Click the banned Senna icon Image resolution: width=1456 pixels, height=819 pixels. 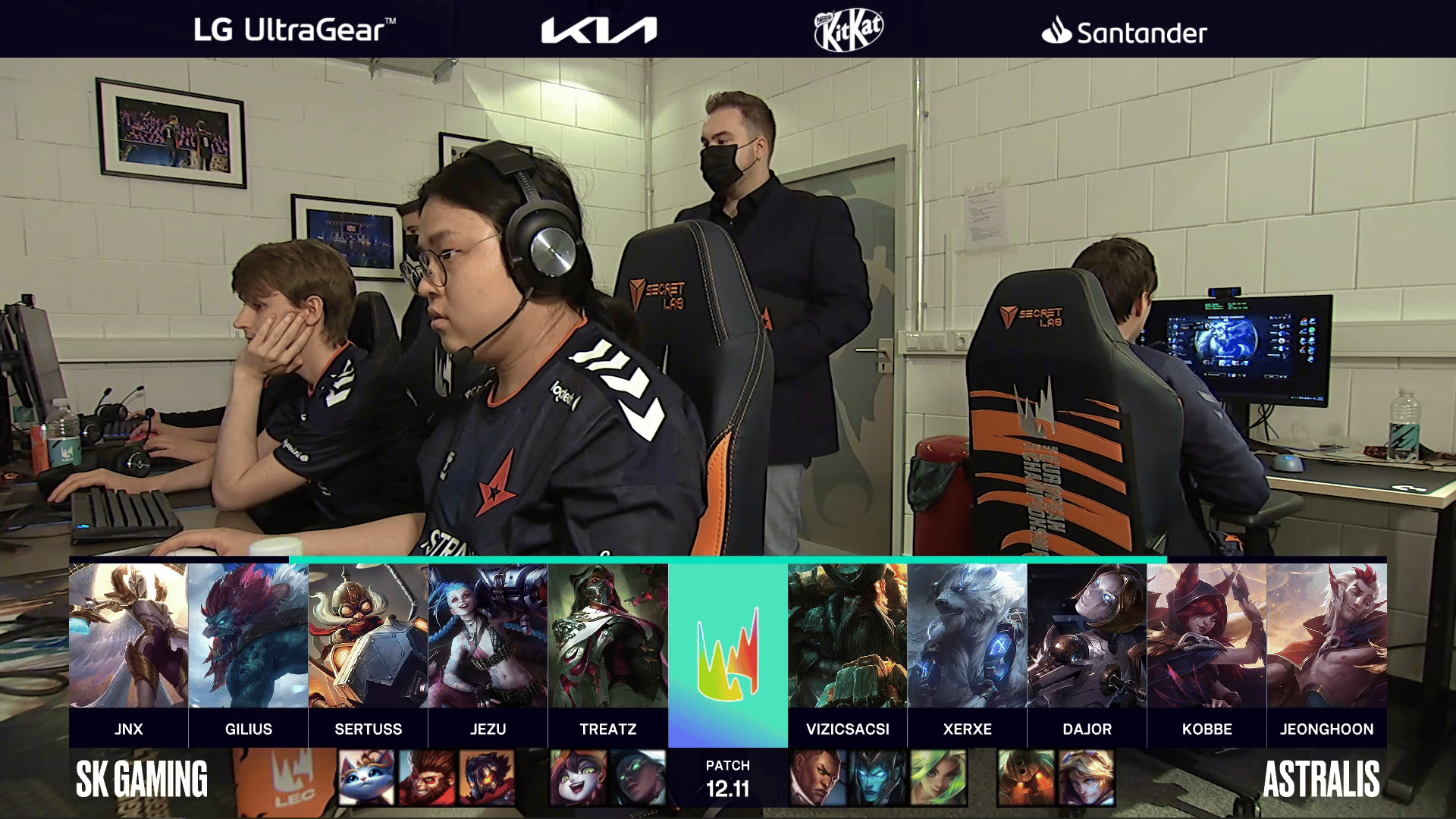[x=638, y=777]
